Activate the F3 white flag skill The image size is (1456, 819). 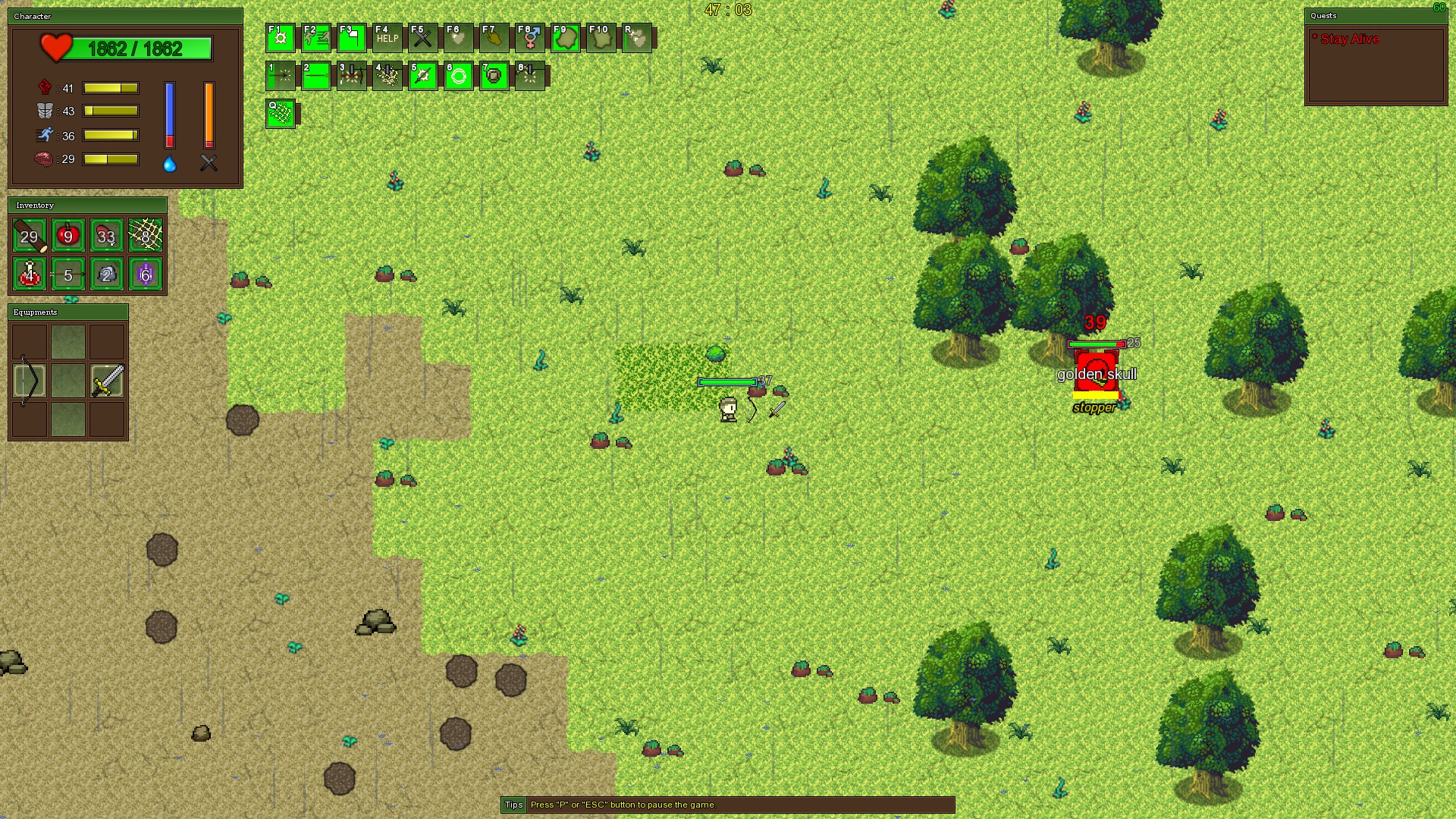point(351,36)
